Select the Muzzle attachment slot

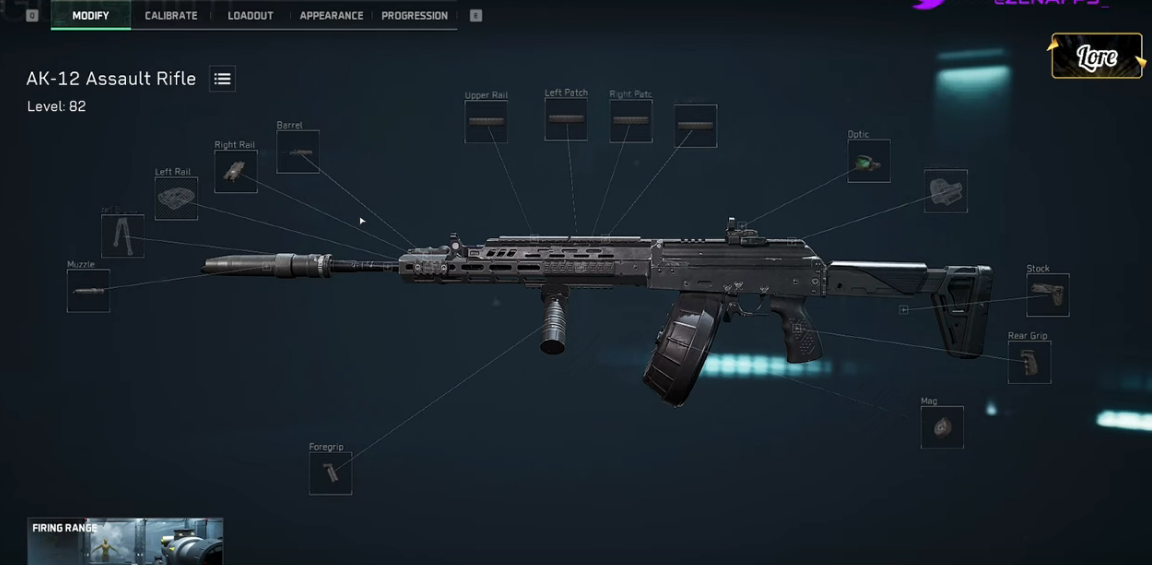(88, 291)
